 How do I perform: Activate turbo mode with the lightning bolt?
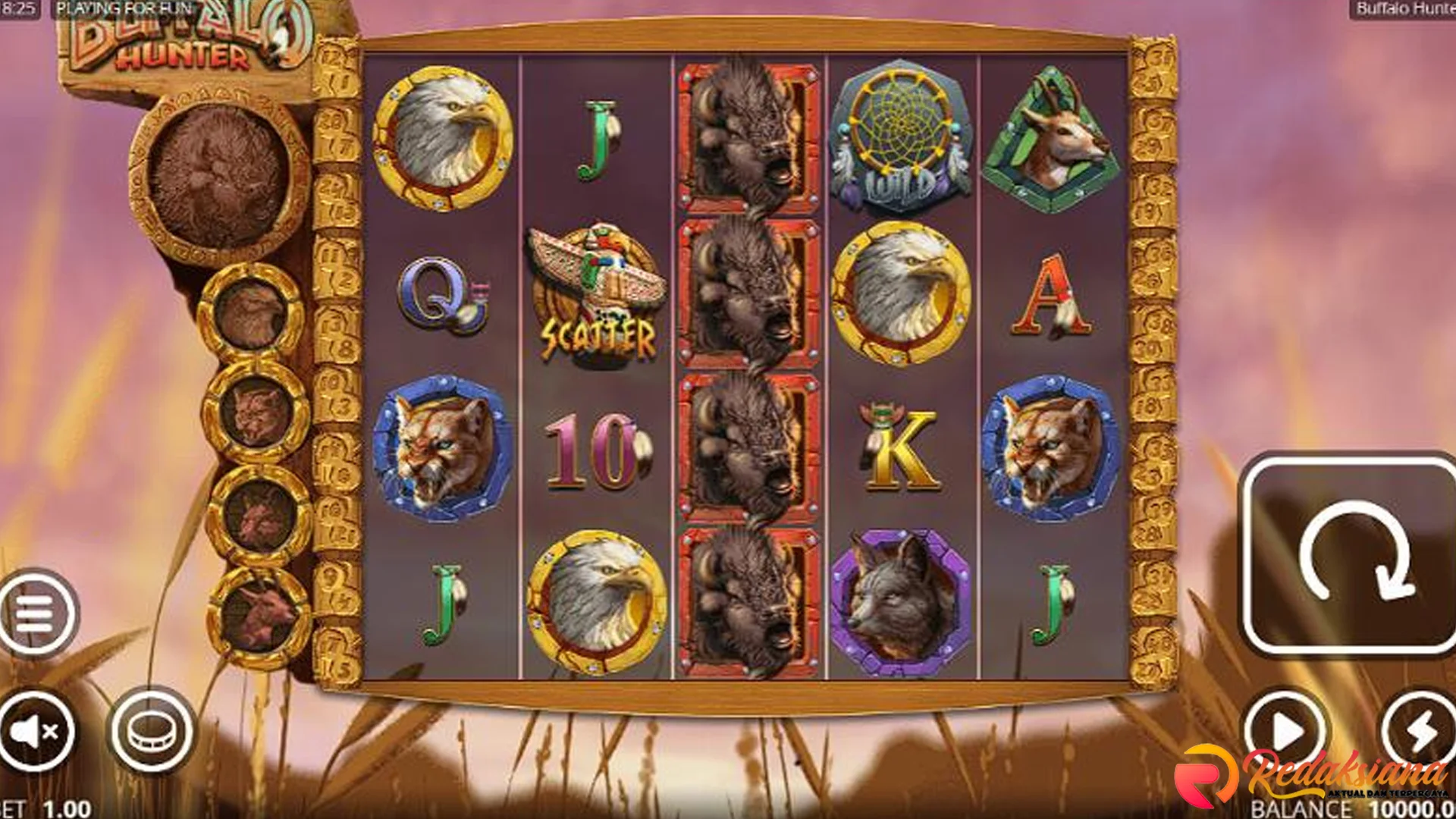pos(1420,732)
